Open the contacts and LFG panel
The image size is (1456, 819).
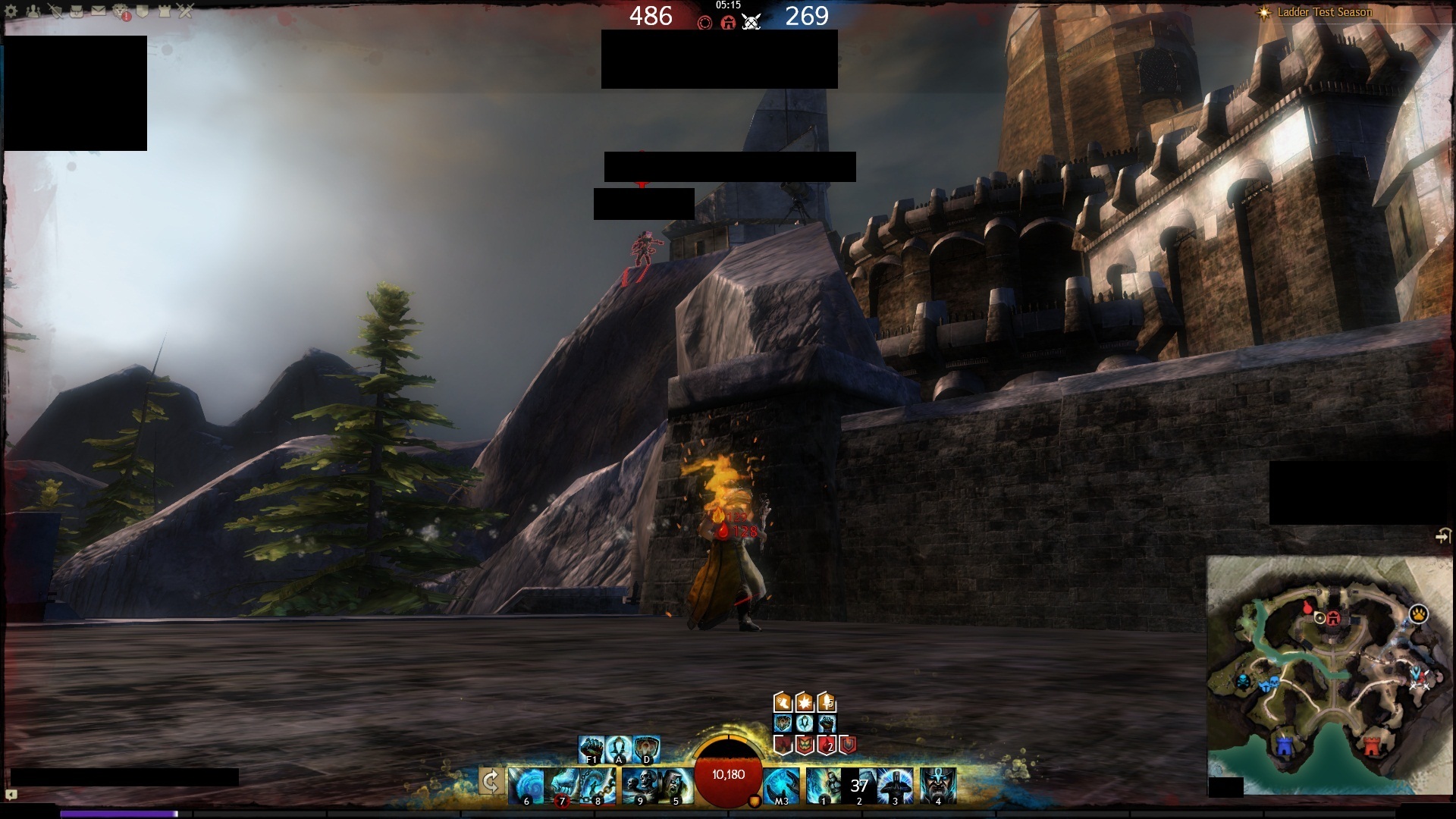33,11
